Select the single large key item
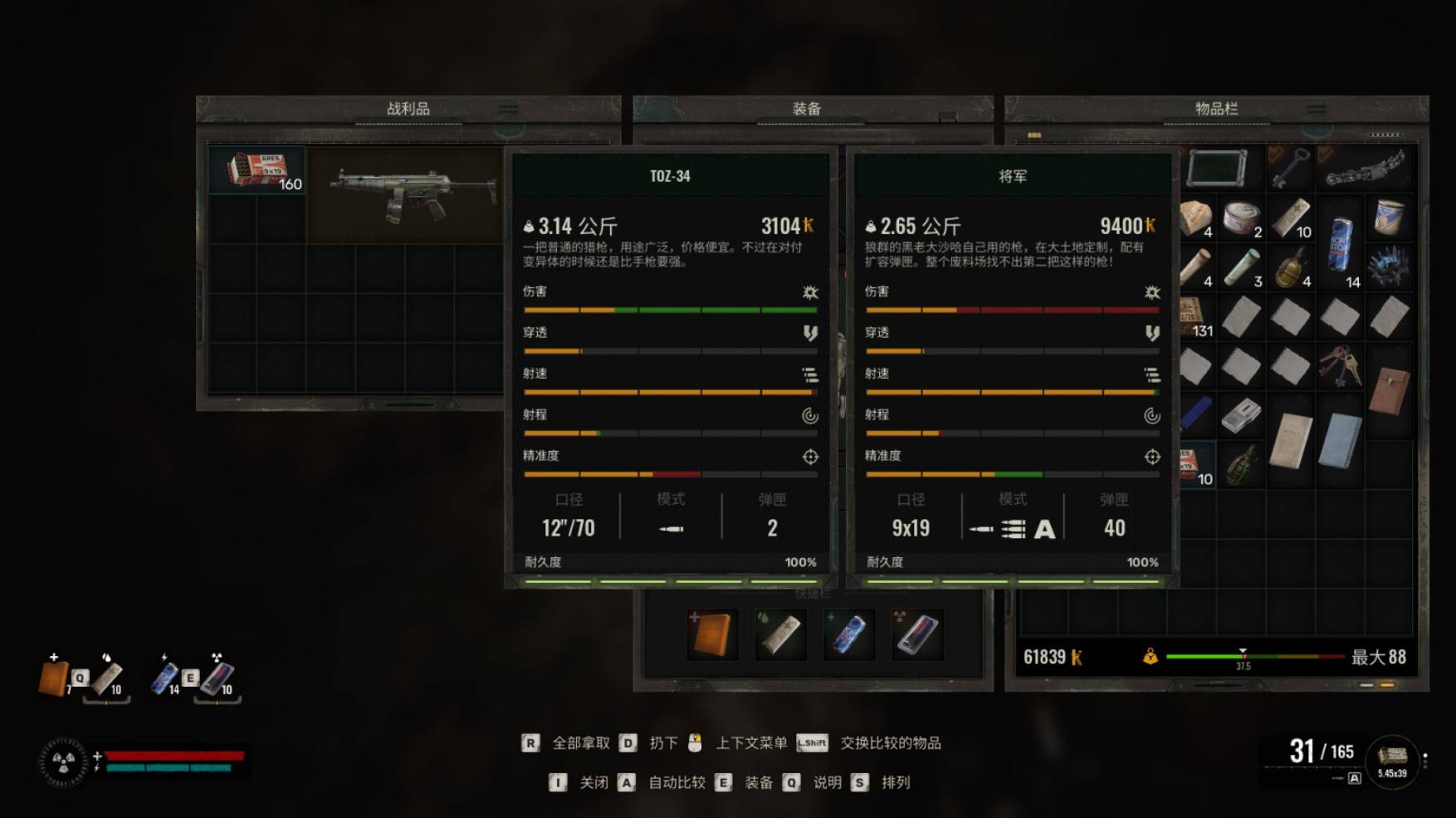Viewport: 1456px width, 818px height. tap(1290, 169)
